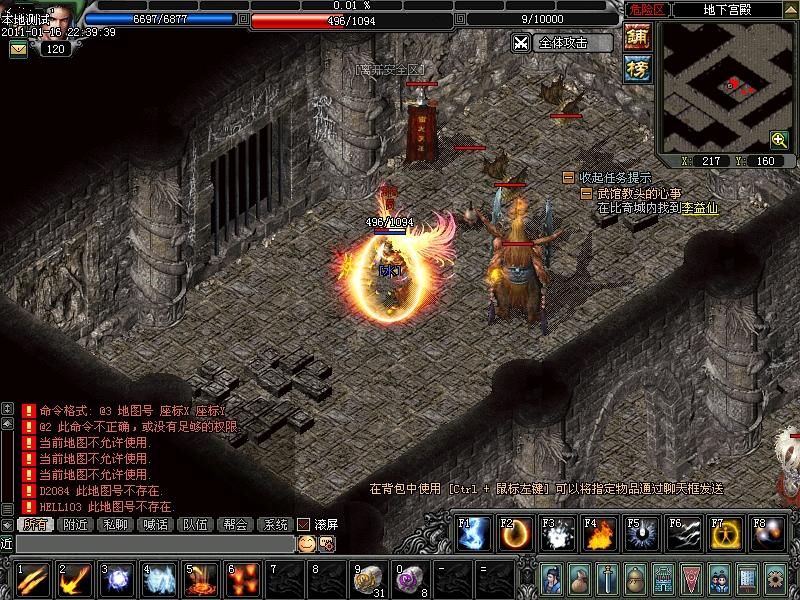Click the chat text input field
This screenshot has height=600, width=800.
(x=155, y=543)
